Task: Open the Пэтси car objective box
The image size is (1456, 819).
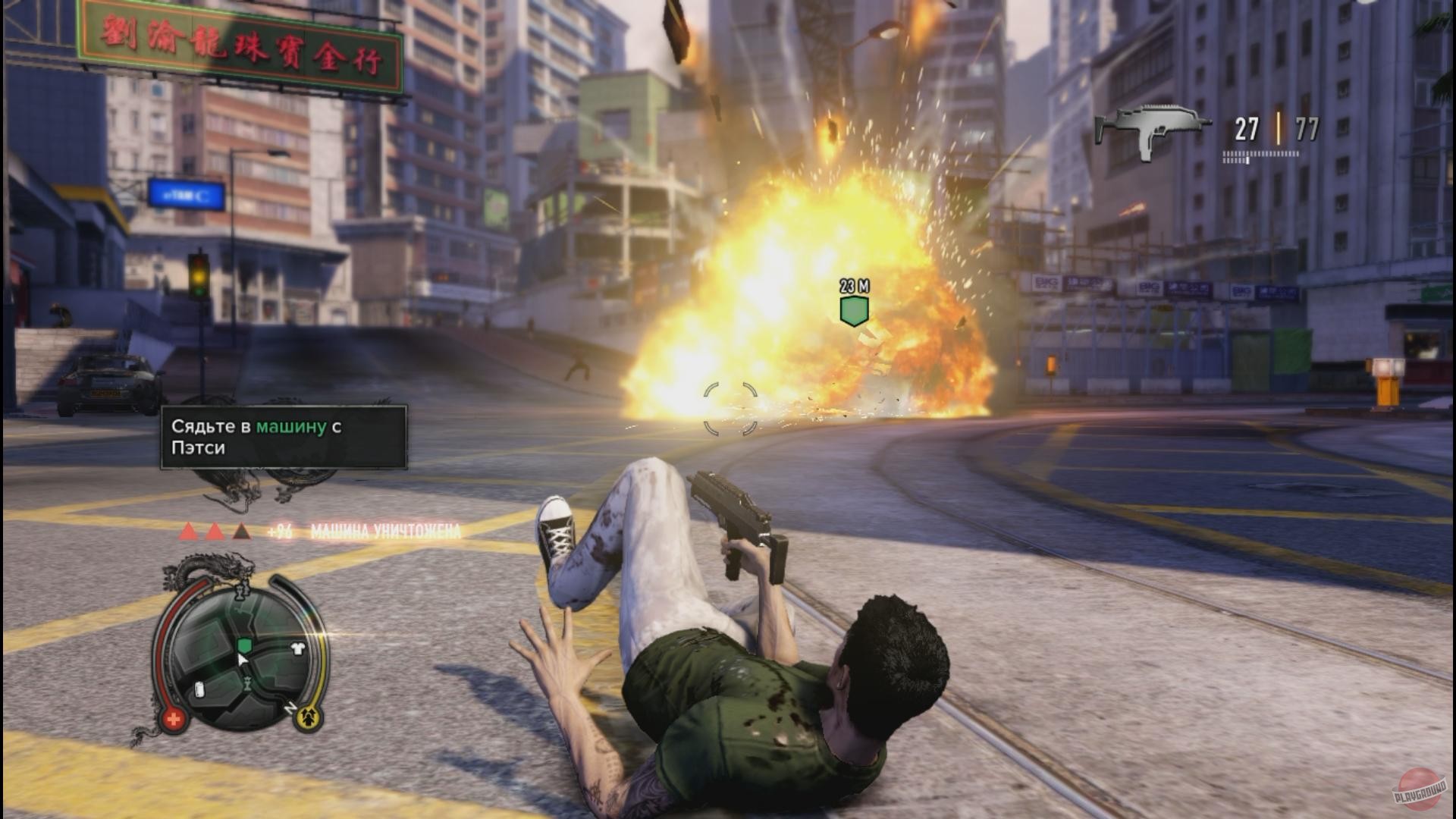Action: [284, 437]
